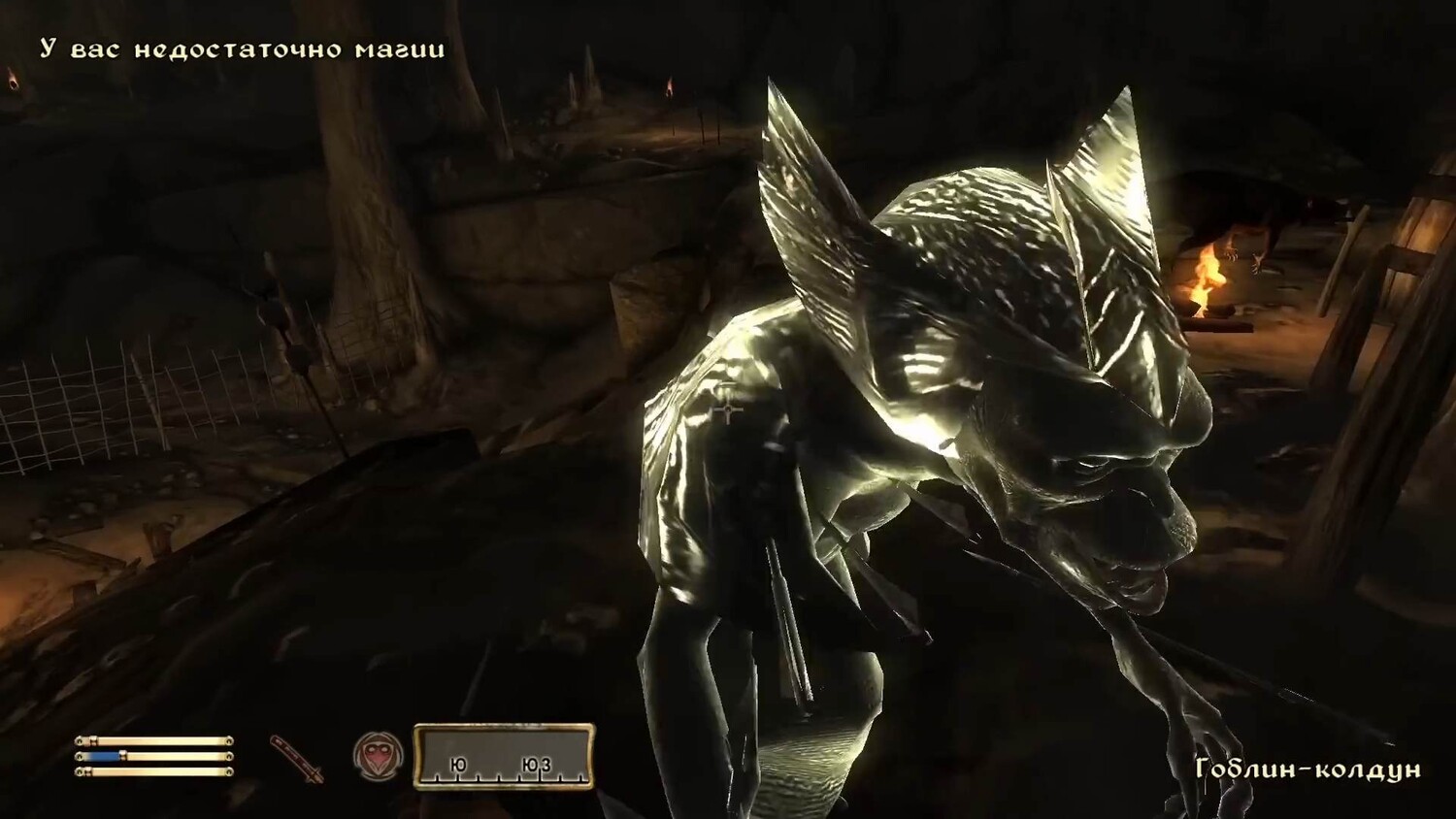The height and width of the screenshot is (819, 1456).
Task: Select the heart spell icon
Action: [x=378, y=757]
